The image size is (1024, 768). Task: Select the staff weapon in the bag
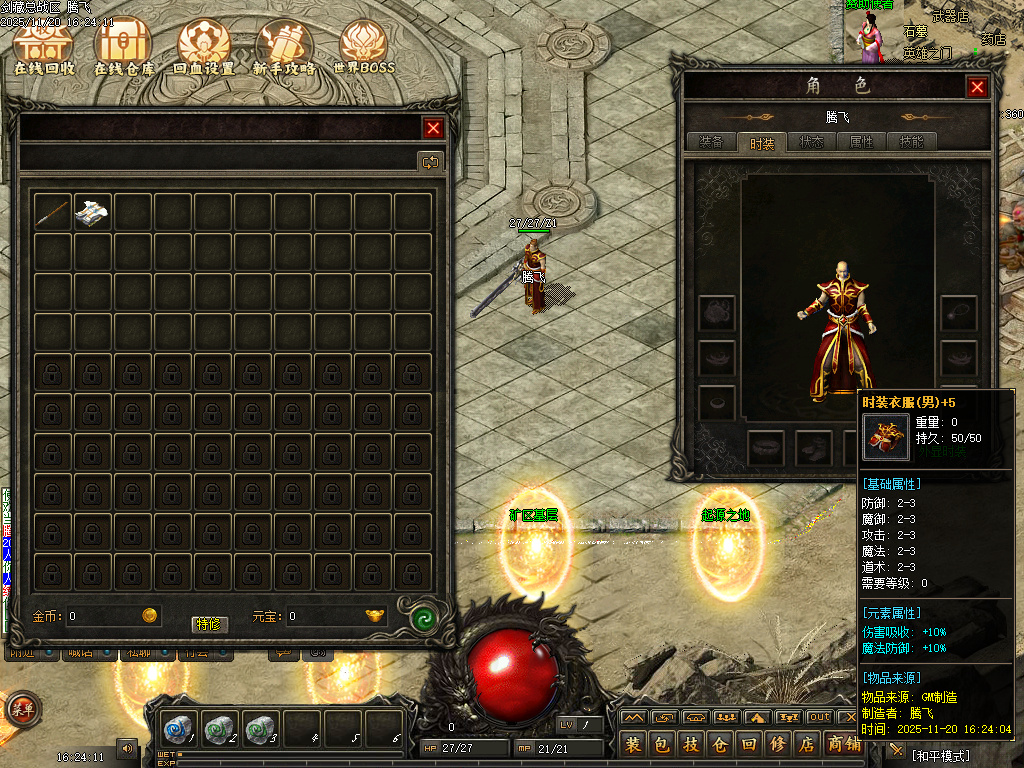click(x=53, y=211)
